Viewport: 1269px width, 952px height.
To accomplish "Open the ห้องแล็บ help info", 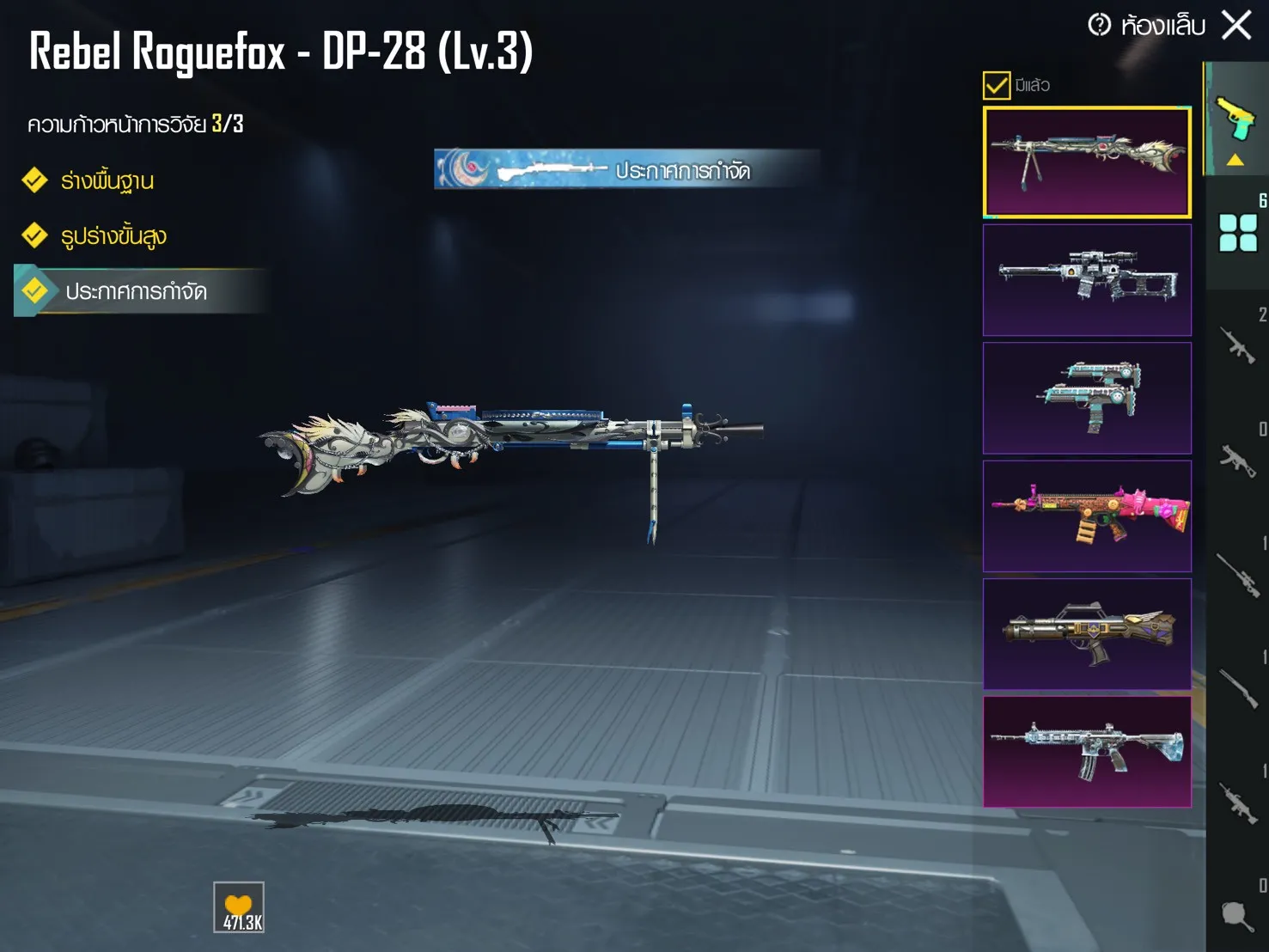I will click(x=1100, y=25).
